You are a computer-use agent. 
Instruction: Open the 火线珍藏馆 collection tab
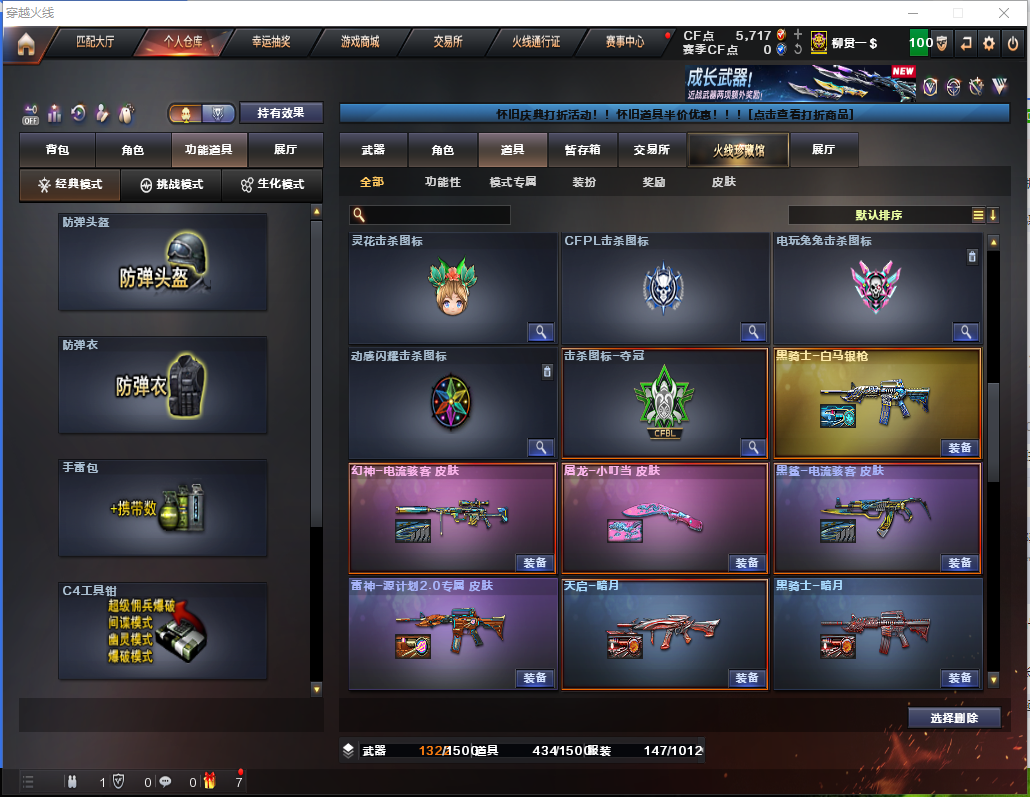738,150
